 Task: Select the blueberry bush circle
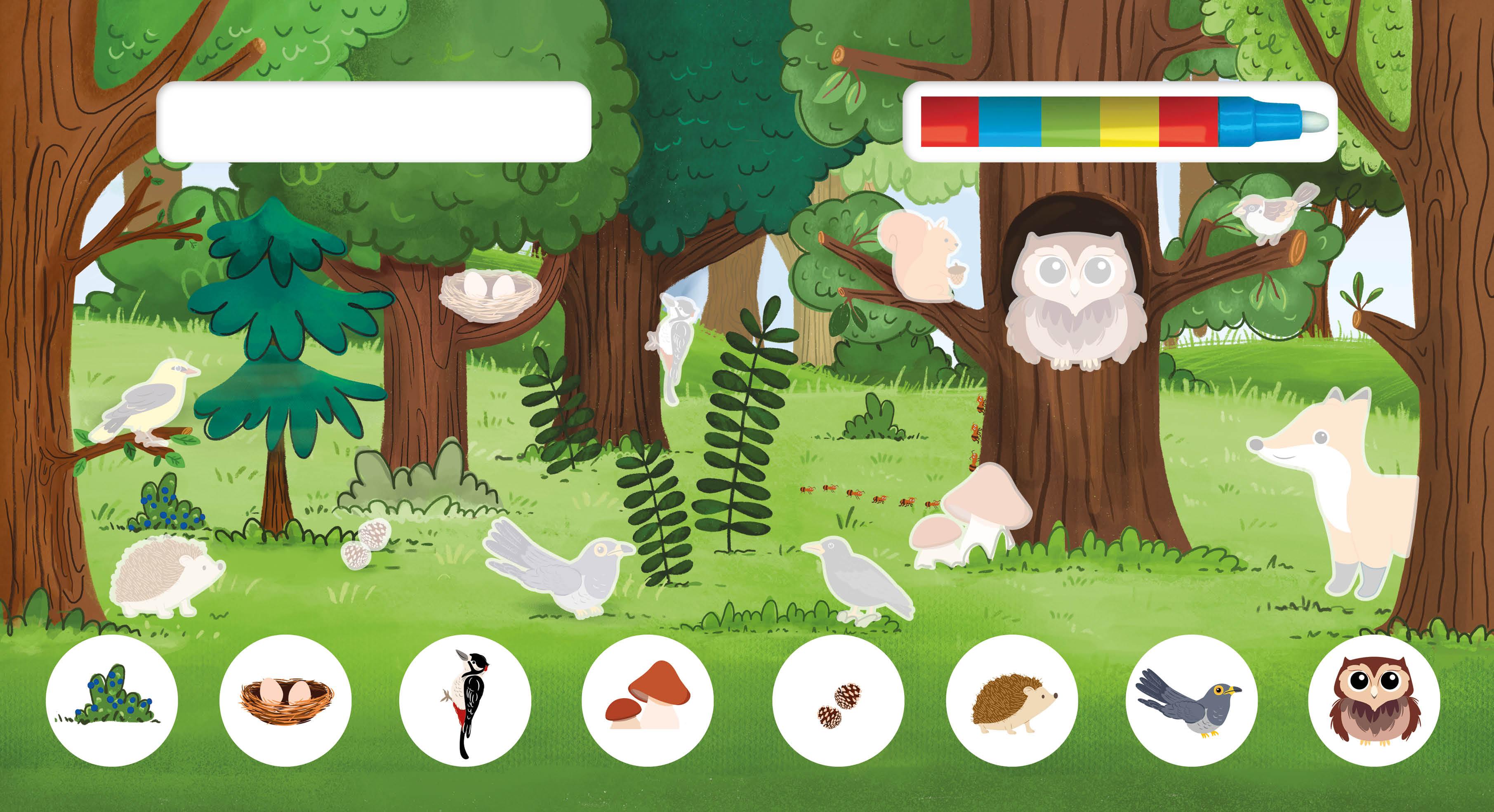click(x=111, y=700)
